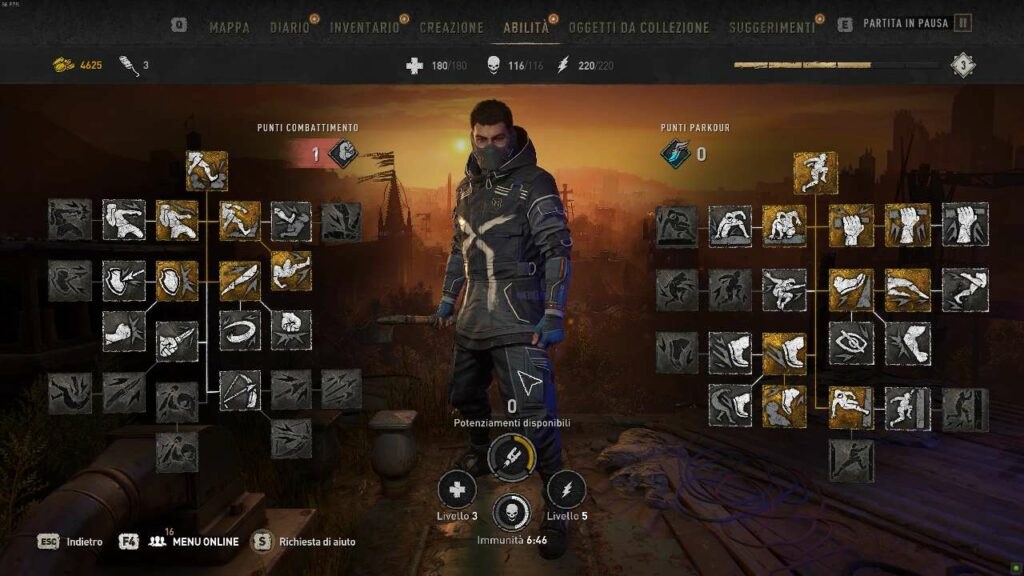Image resolution: width=1024 pixels, height=576 pixels.
Task: Switch to the Diario tab
Action: [x=290, y=28]
